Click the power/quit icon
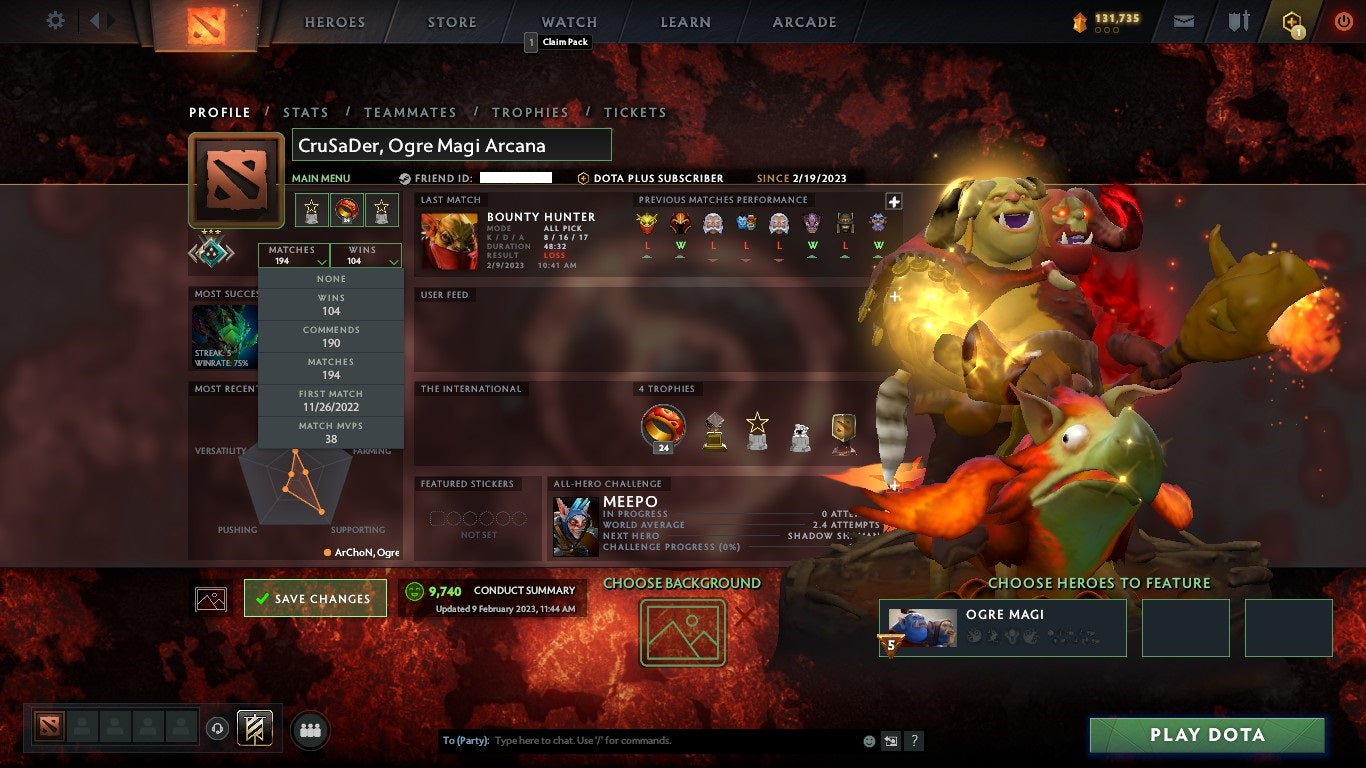This screenshot has width=1366, height=768. tap(1346, 19)
